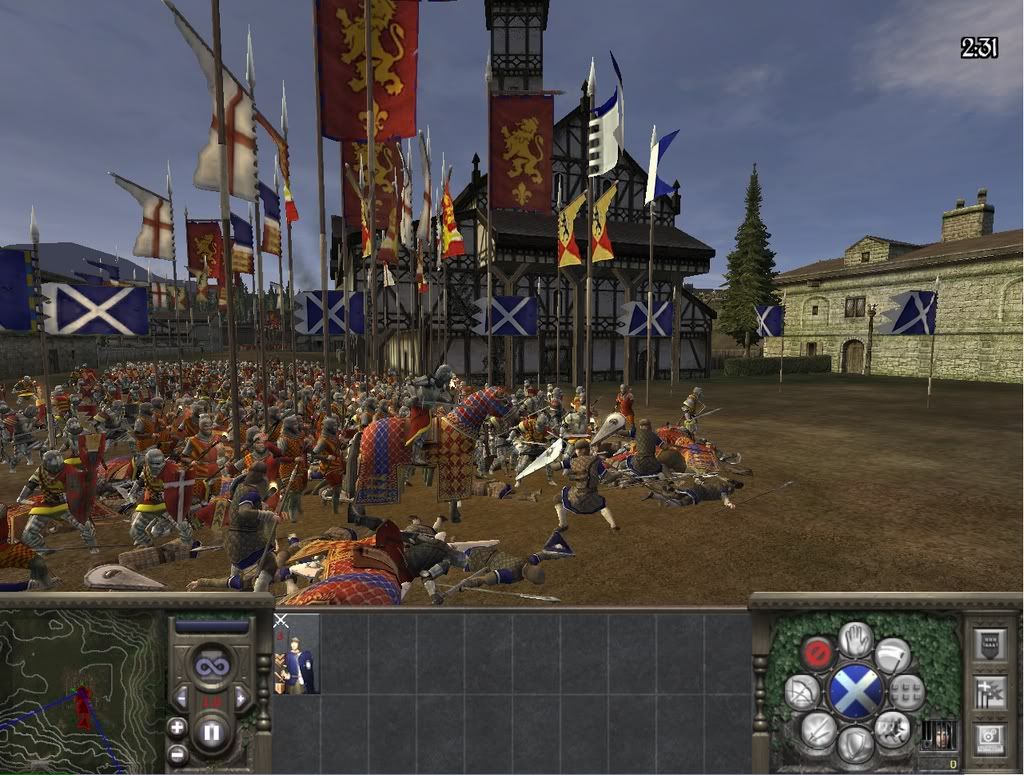Decrease the battle game speed
This screenshot has width=1024, height=775.
[181, 696]
